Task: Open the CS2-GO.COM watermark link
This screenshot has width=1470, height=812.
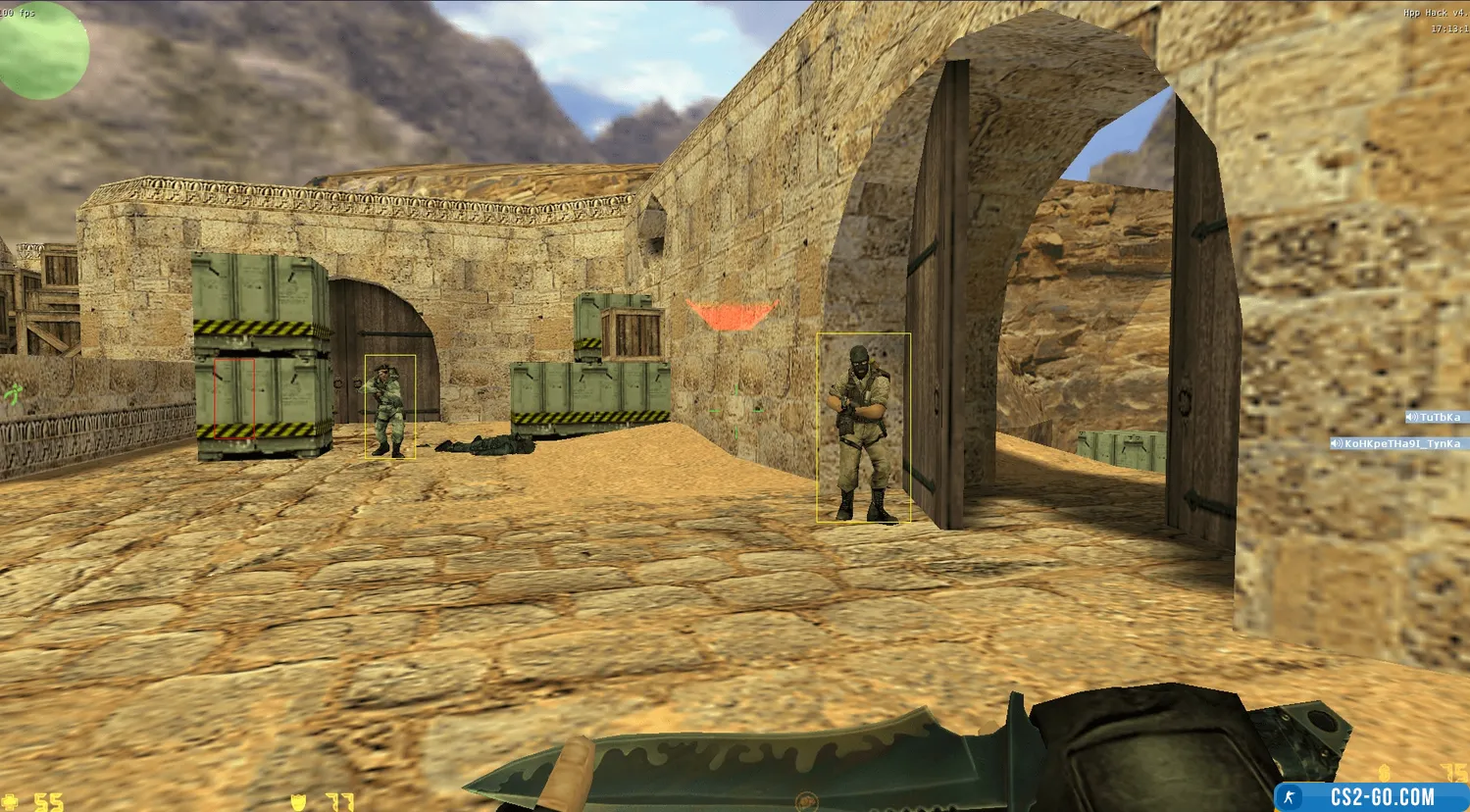Action: pos(1371,796)
